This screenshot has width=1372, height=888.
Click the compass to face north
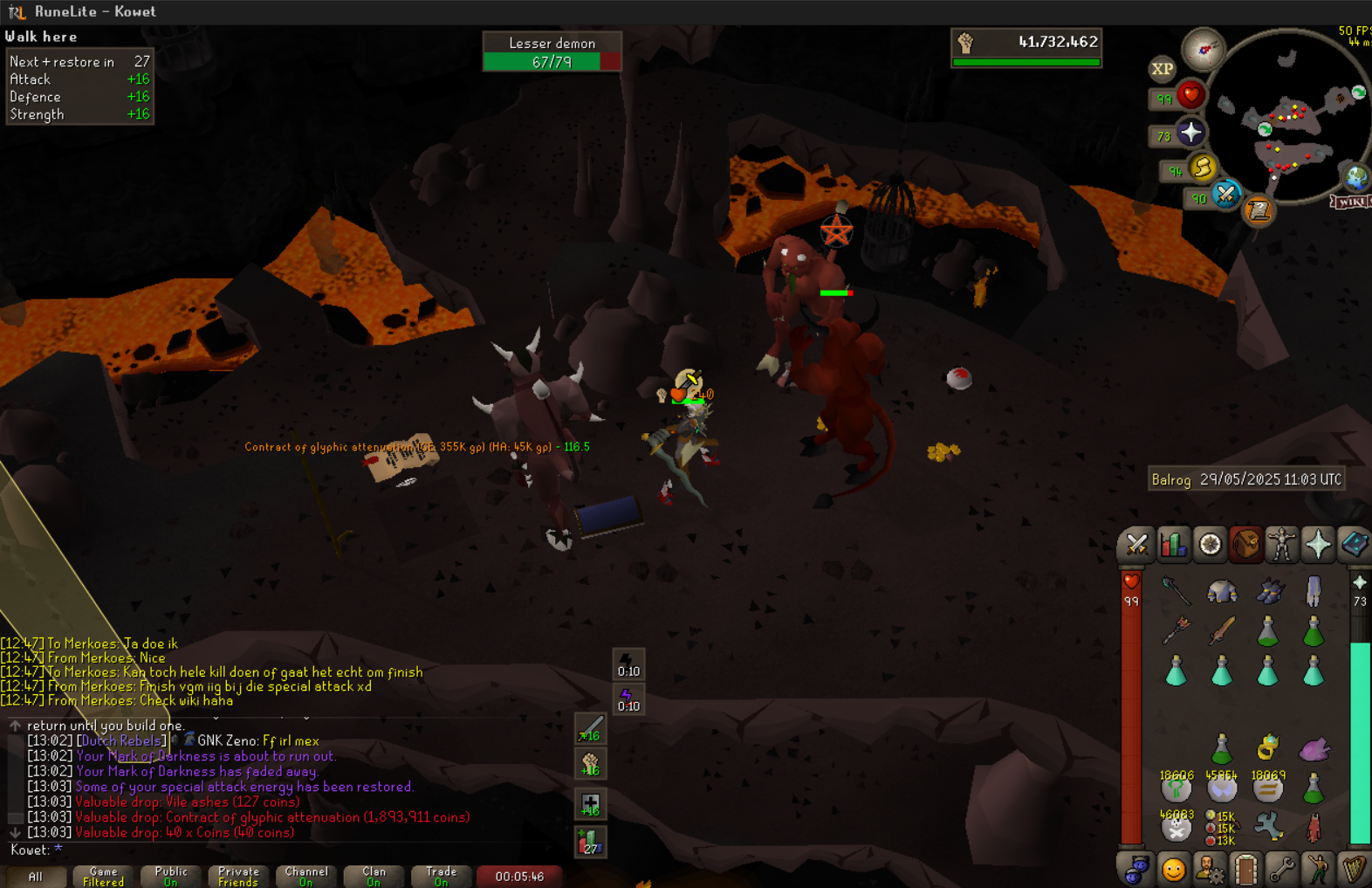click(1204, 50)
